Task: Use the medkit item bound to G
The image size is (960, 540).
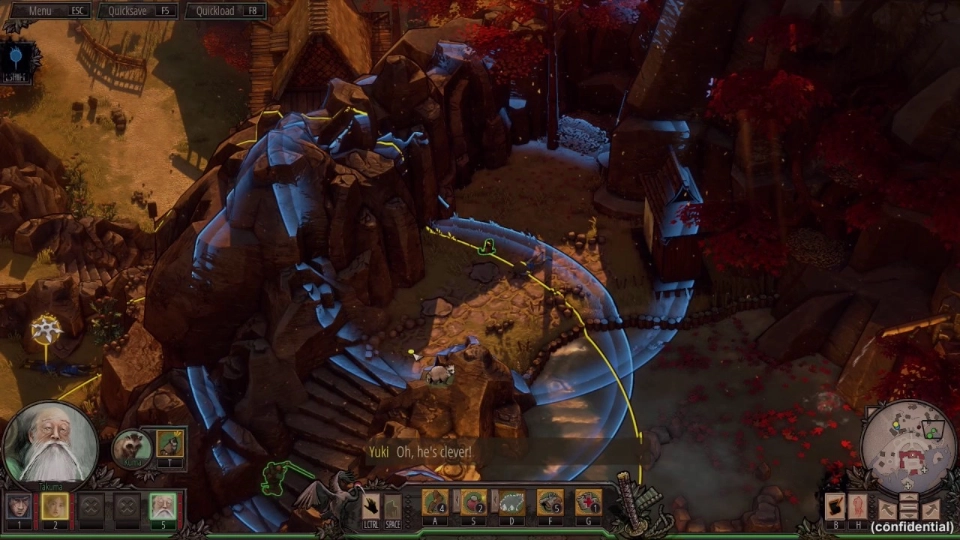Action: tap(588, 502)
